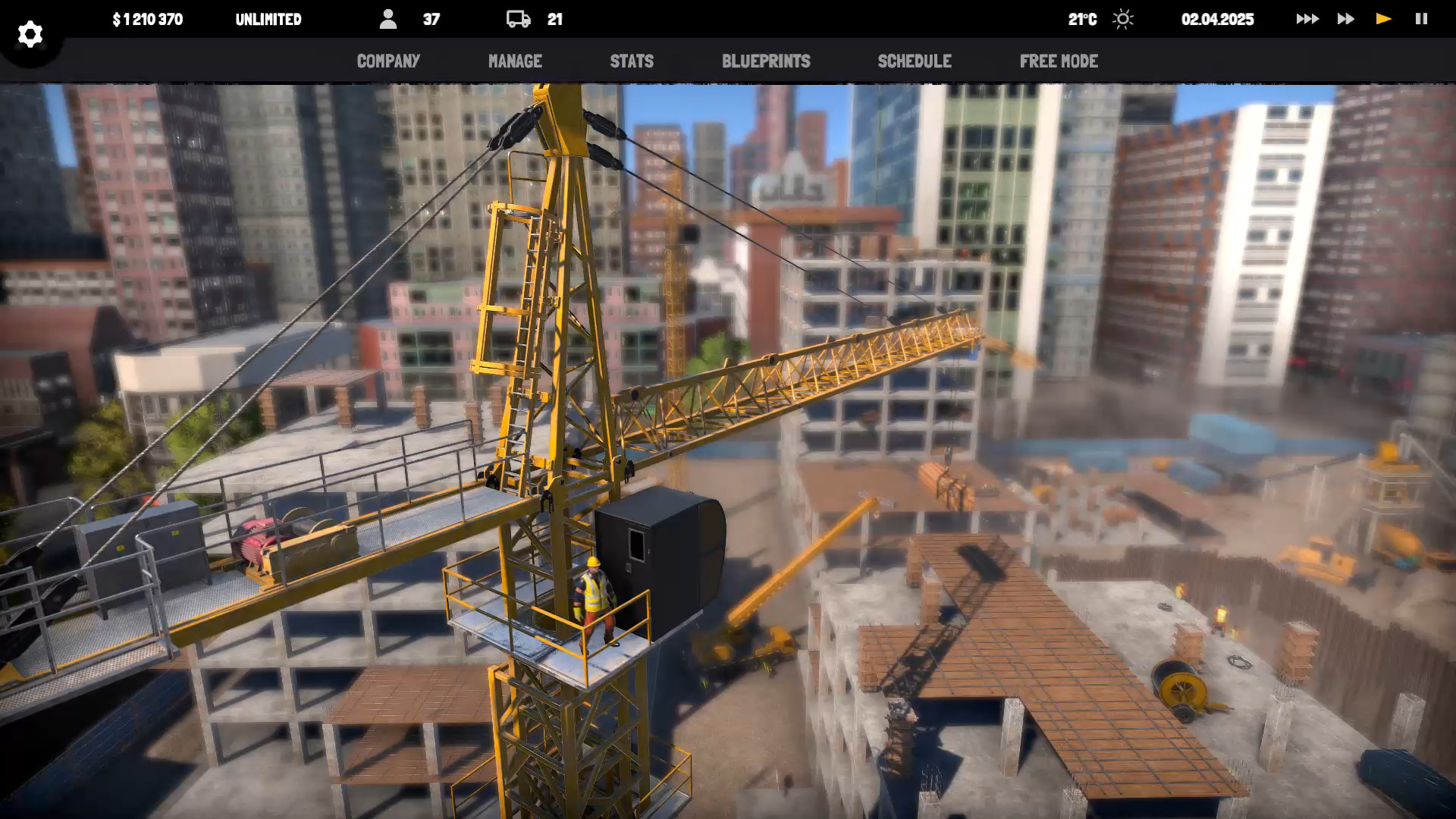Click the worker headcount icon

pyautogui.click(x=390, y=19)
